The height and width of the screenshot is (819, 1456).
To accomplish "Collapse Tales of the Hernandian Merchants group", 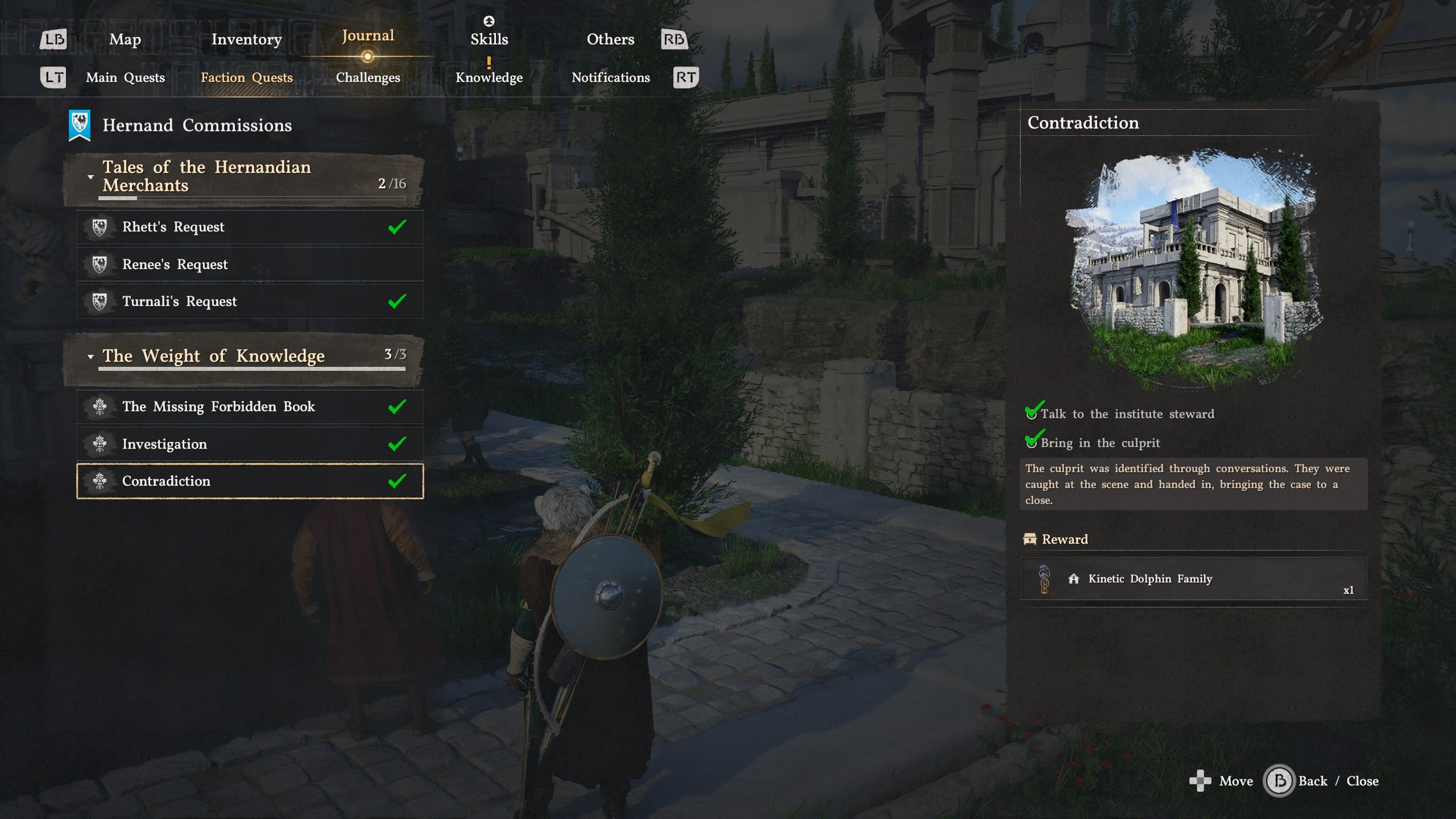I will click(90, 177).
